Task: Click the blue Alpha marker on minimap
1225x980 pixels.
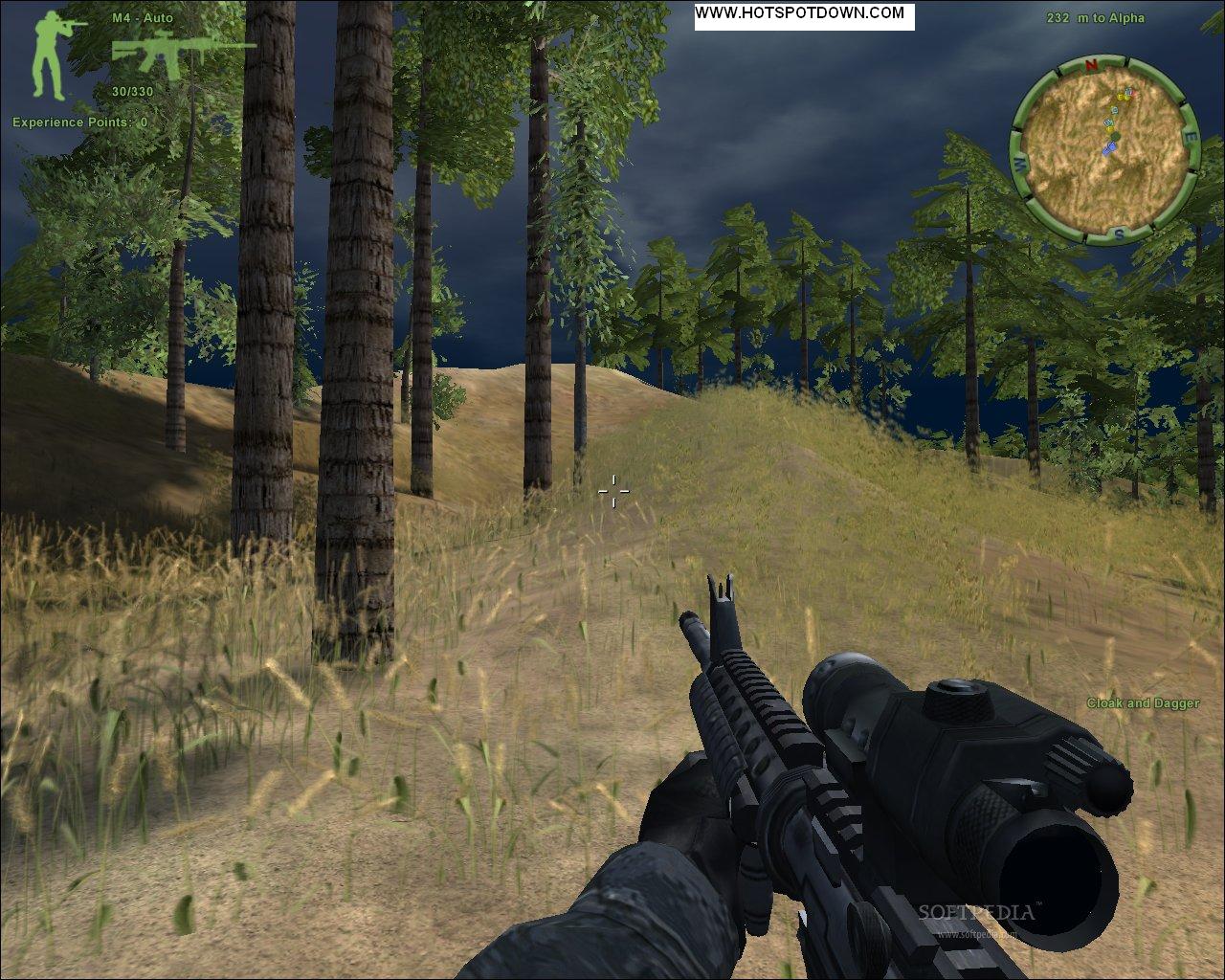Action: (1111, 148)
